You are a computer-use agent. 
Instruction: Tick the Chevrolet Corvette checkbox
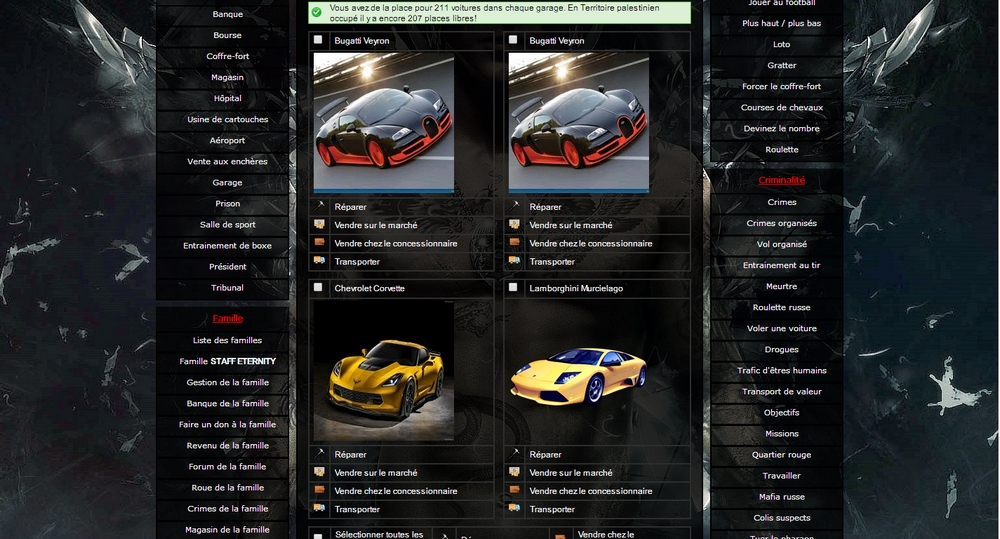click(x=318, y=288)
